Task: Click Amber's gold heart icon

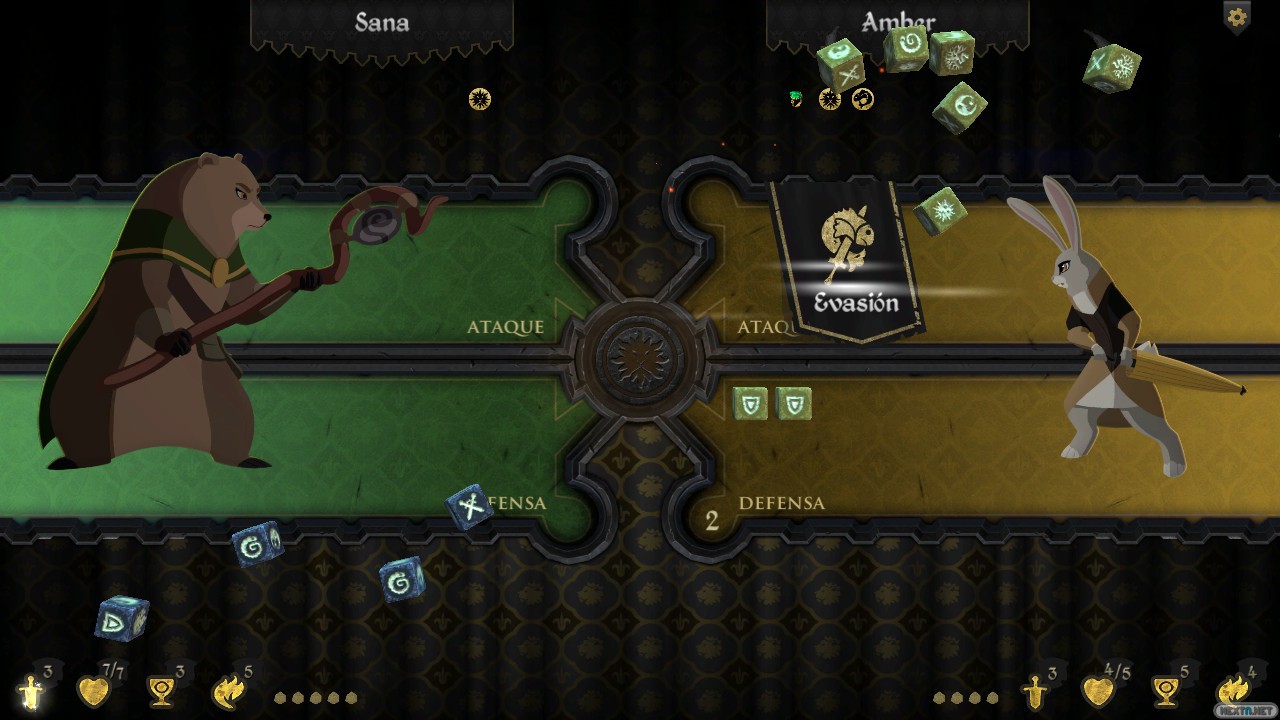Action: pyautogui.click(x=1097, y=690)
